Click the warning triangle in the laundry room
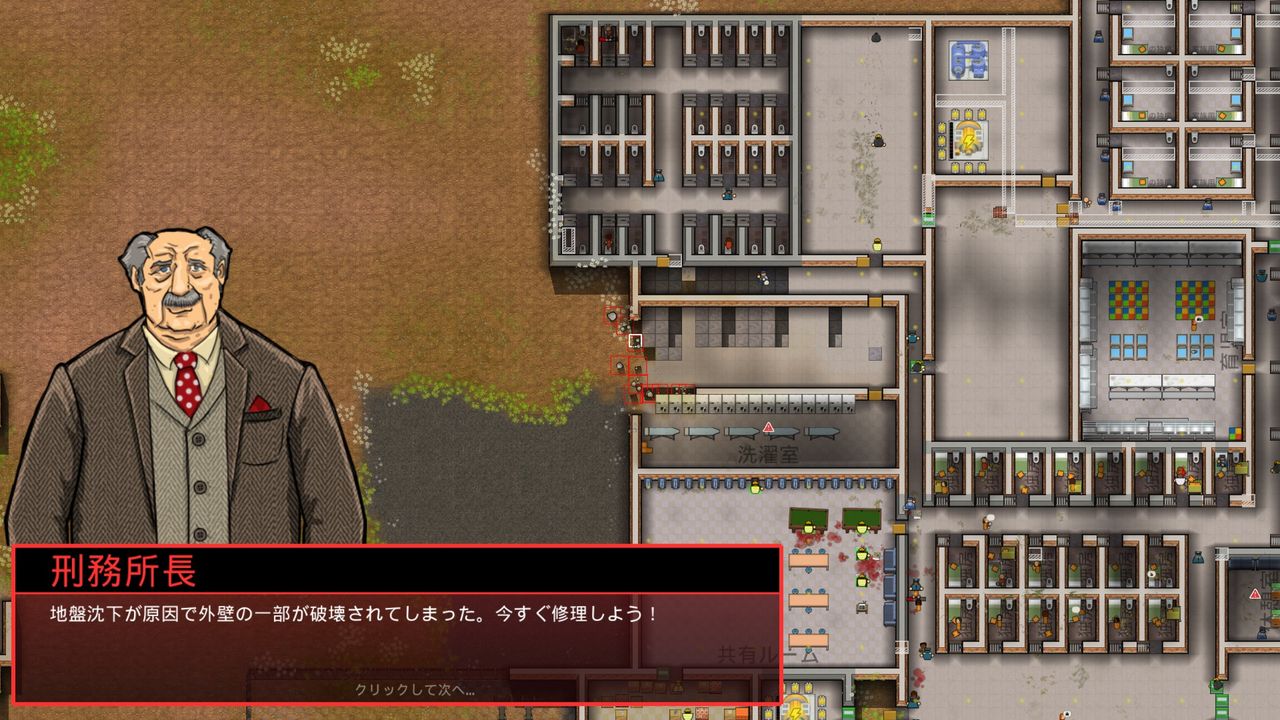This screenshot has width=1280, height=720. coord(769,427)
